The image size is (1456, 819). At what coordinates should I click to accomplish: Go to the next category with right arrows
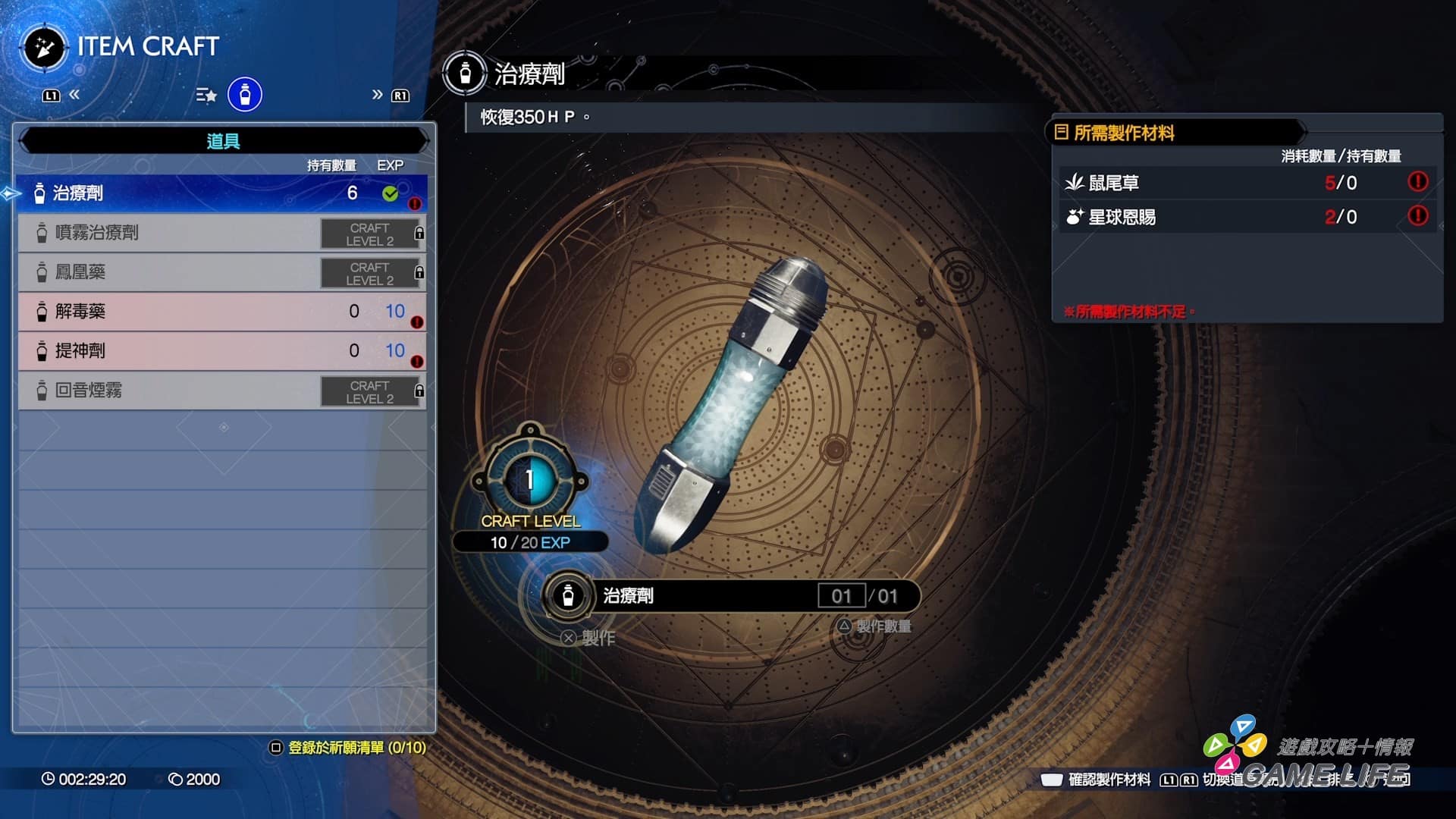pos(377,95)
